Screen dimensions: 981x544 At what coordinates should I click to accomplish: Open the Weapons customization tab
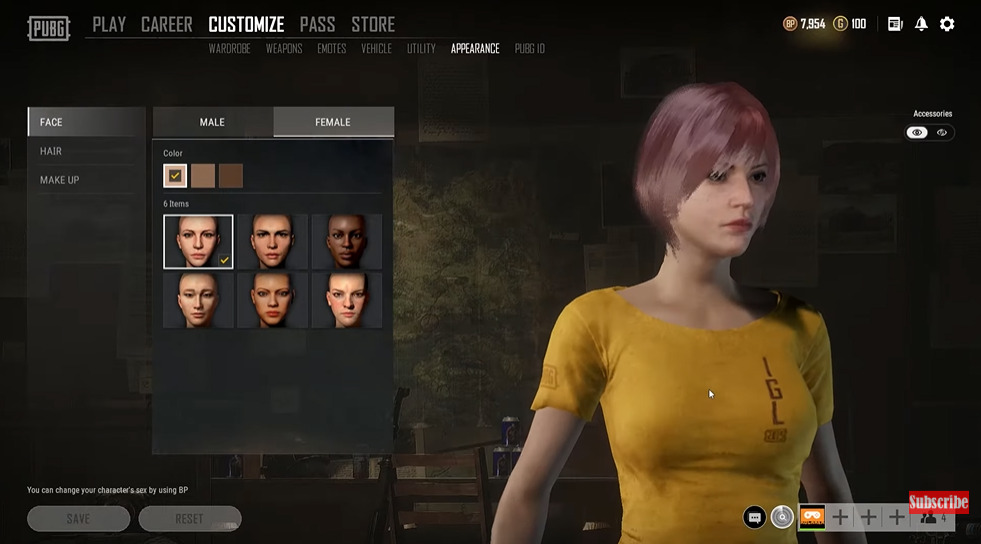click(x=284, y=49)
